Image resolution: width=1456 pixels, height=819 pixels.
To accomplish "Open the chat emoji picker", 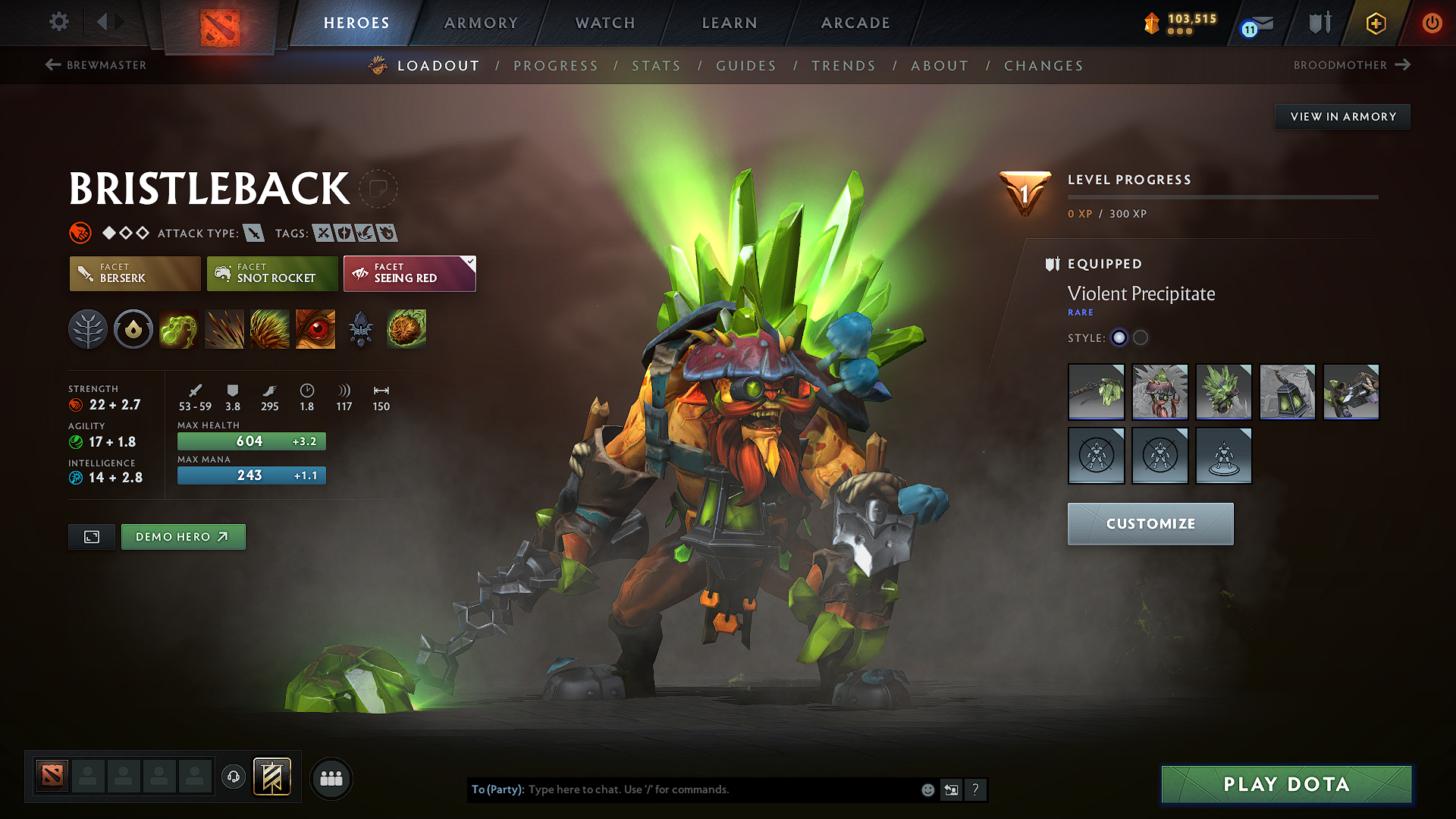I will (x=927, y=789).
